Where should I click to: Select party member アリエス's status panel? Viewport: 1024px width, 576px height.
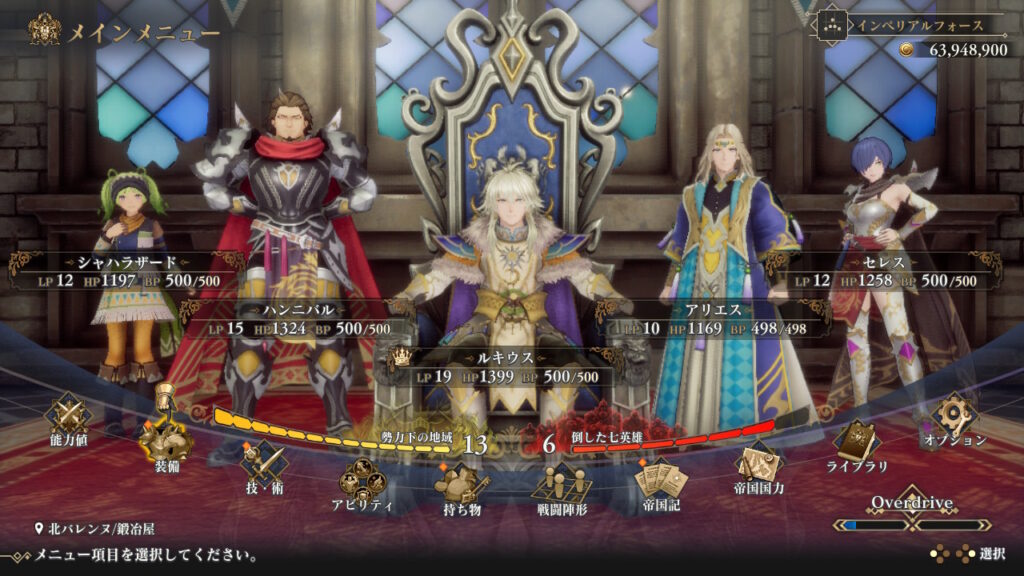[714, 319]
